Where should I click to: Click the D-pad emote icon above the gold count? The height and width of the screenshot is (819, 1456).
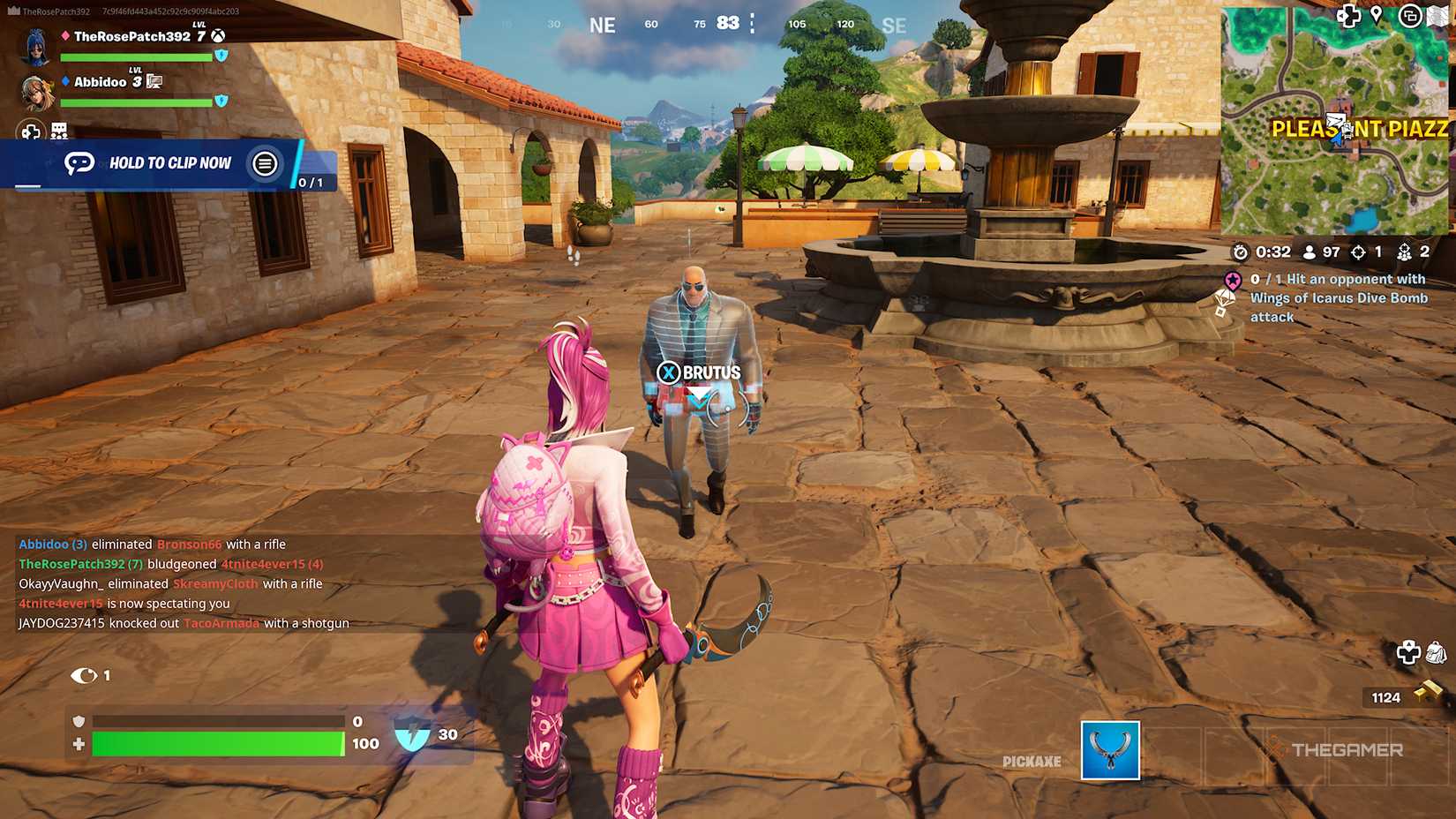pos(1408,652)
